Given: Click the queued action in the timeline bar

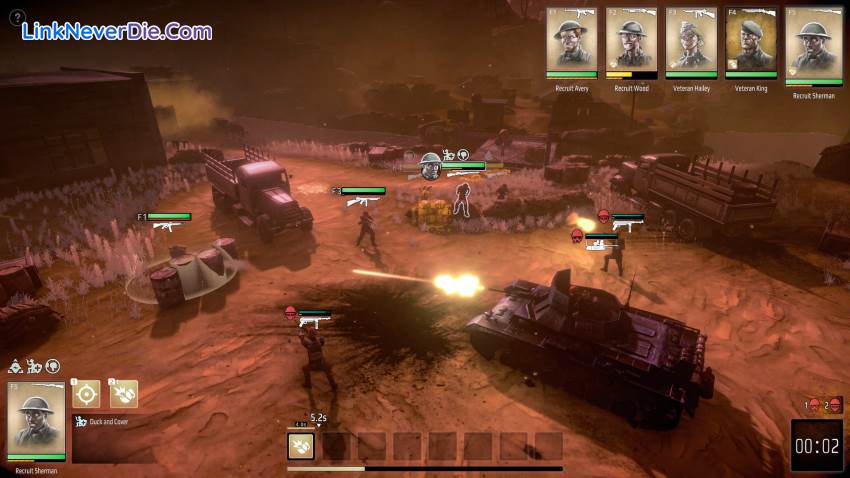Looking at the screenshot, I should [x=301, y=446].
